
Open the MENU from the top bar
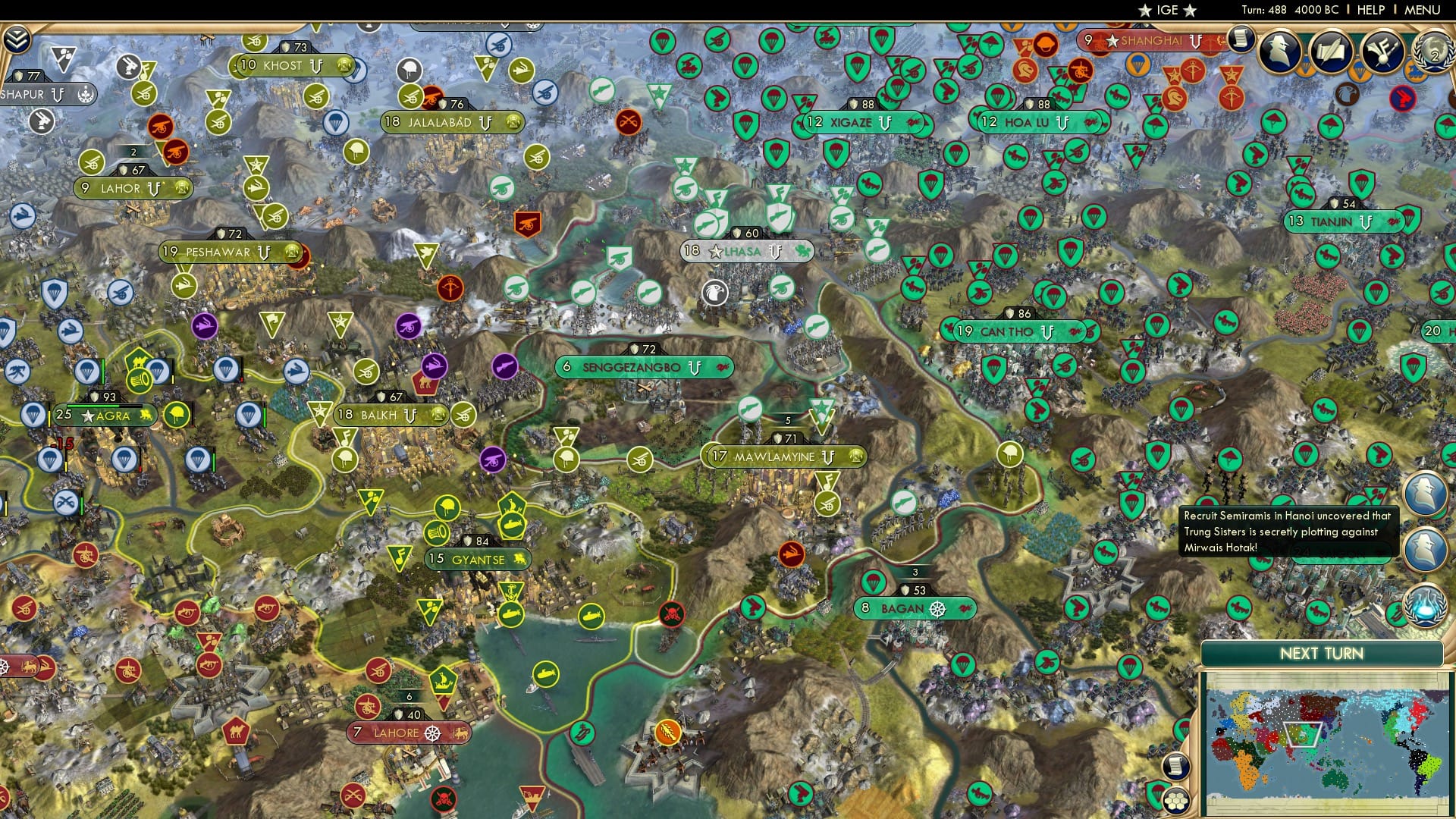click(1424, 11)
